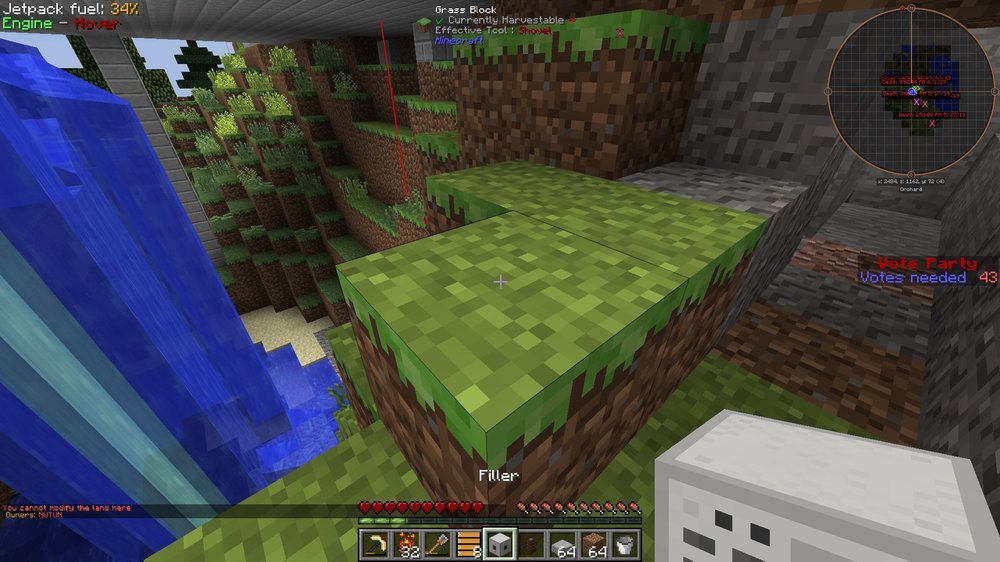Click the circular minimap
1000x562 pixels.
tap(912, 91)
